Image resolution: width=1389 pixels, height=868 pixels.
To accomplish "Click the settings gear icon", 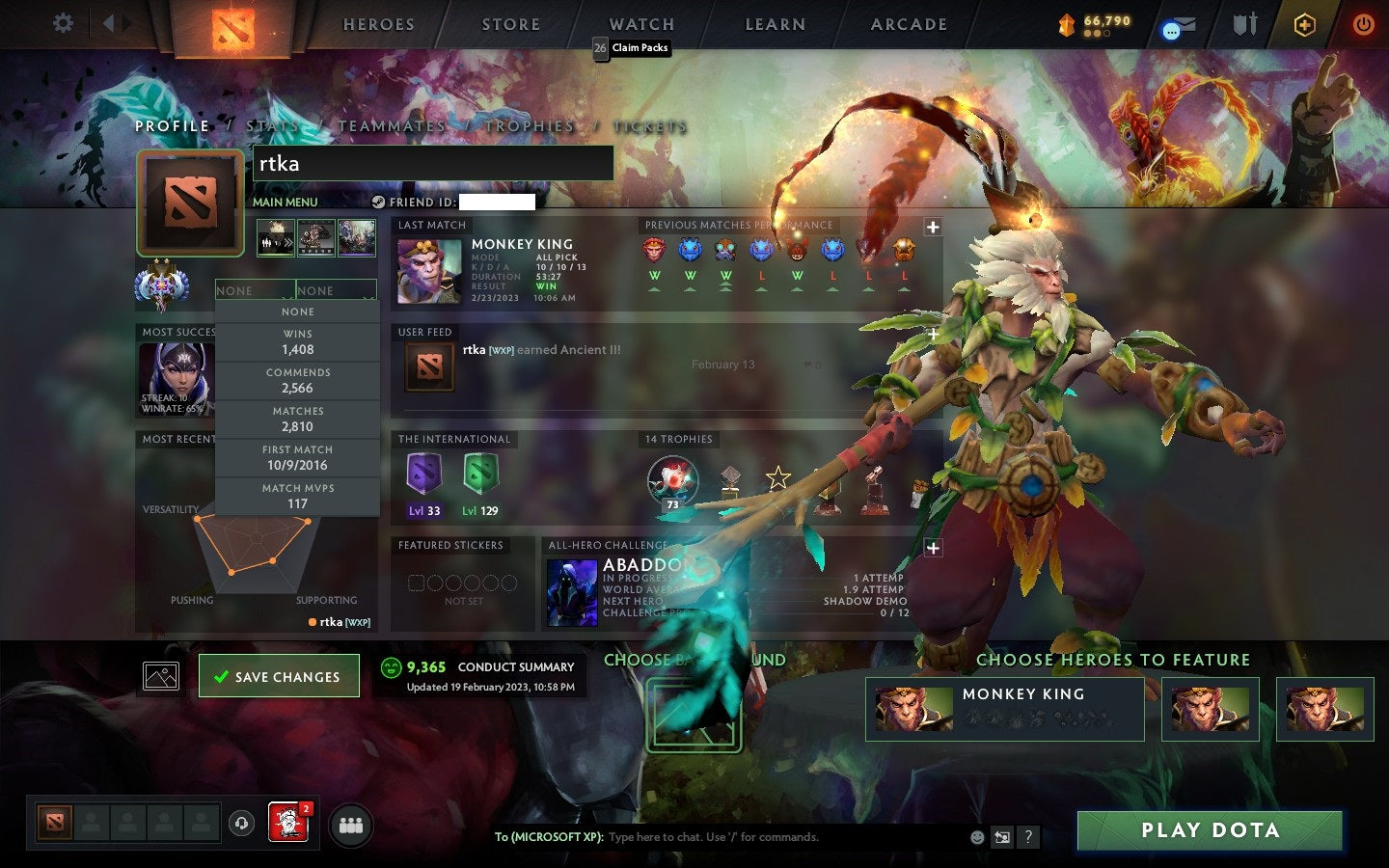I will point(62,23).
